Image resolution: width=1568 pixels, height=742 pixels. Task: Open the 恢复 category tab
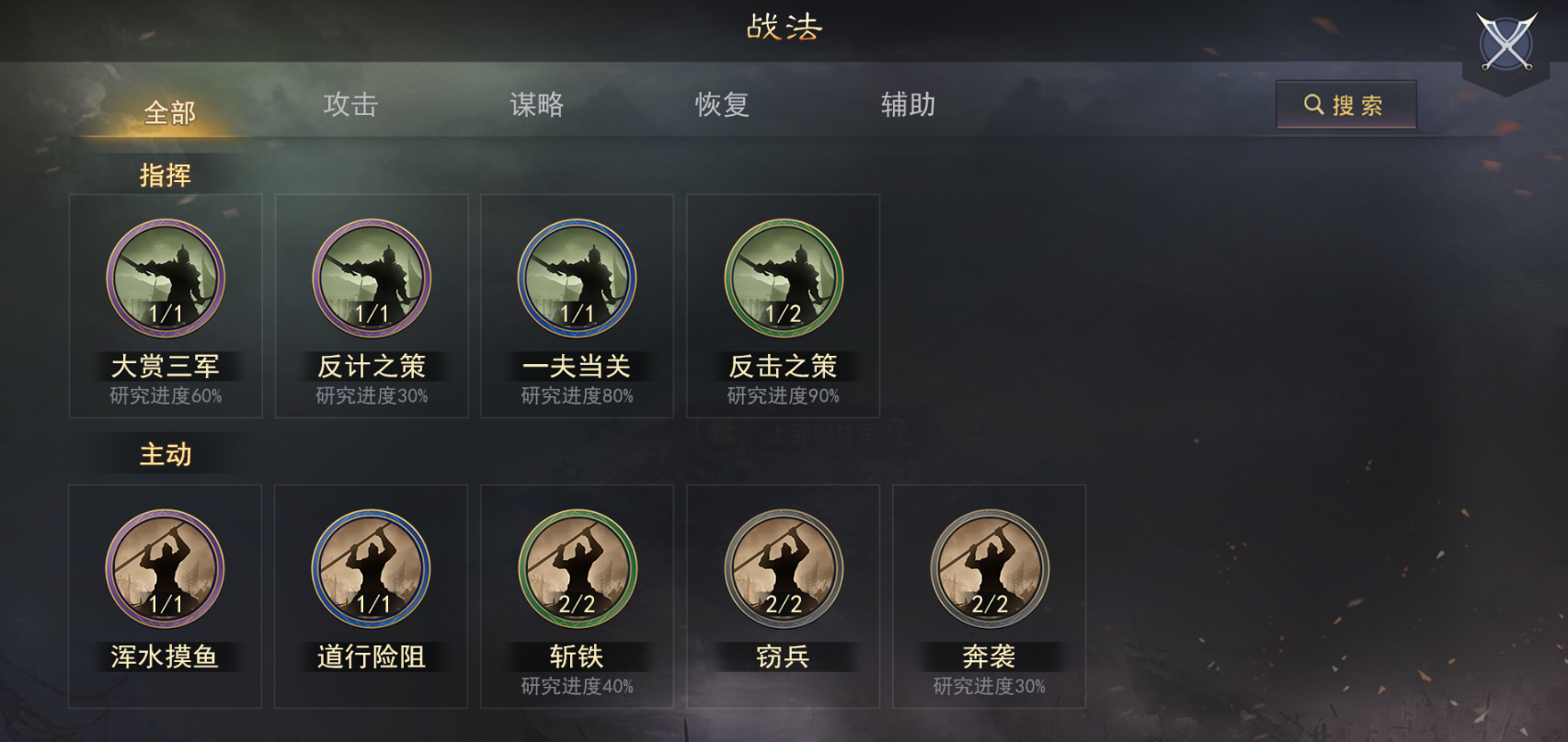(723, 106)
